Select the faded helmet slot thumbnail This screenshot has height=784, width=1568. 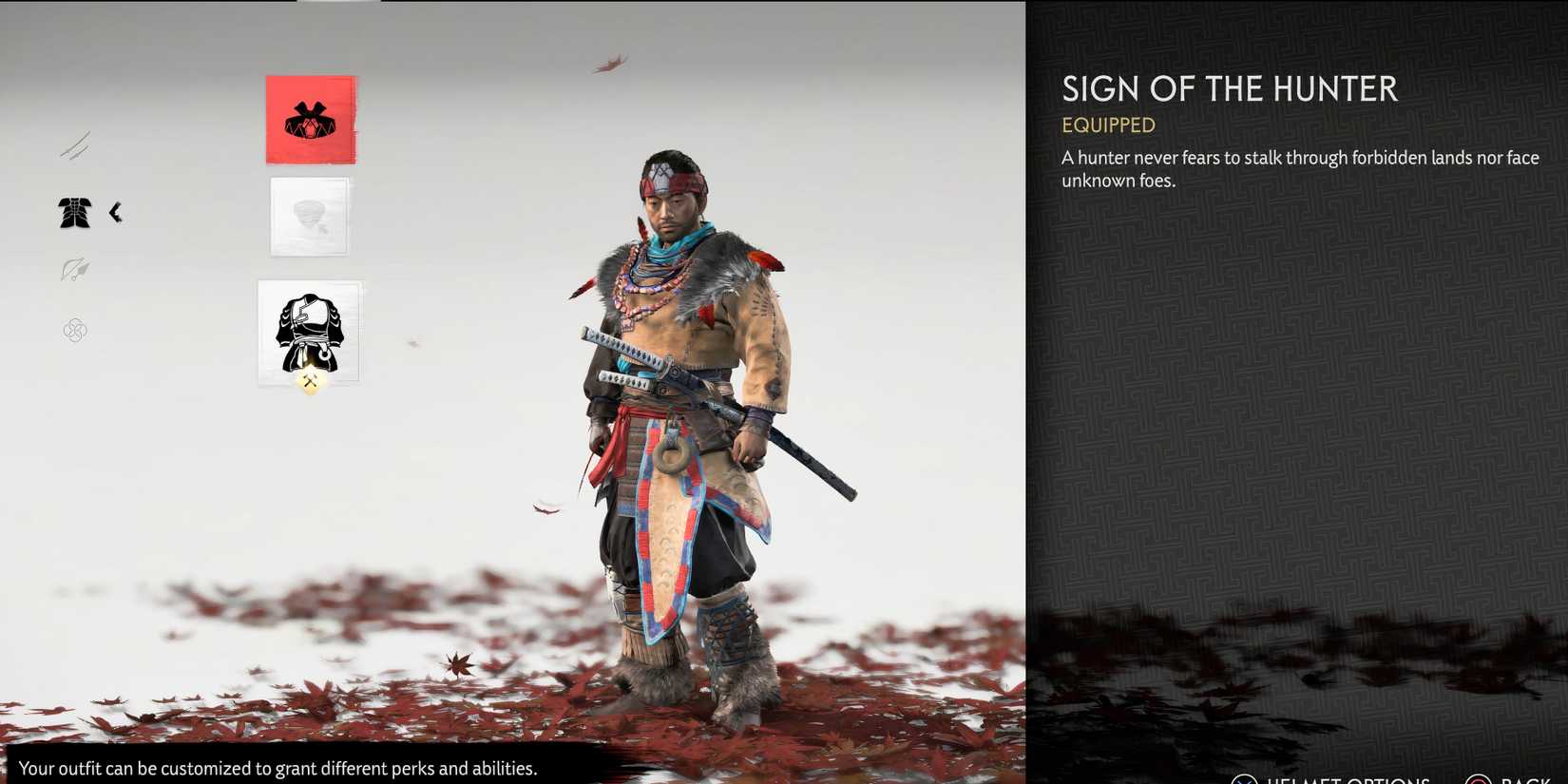point(309,216)
